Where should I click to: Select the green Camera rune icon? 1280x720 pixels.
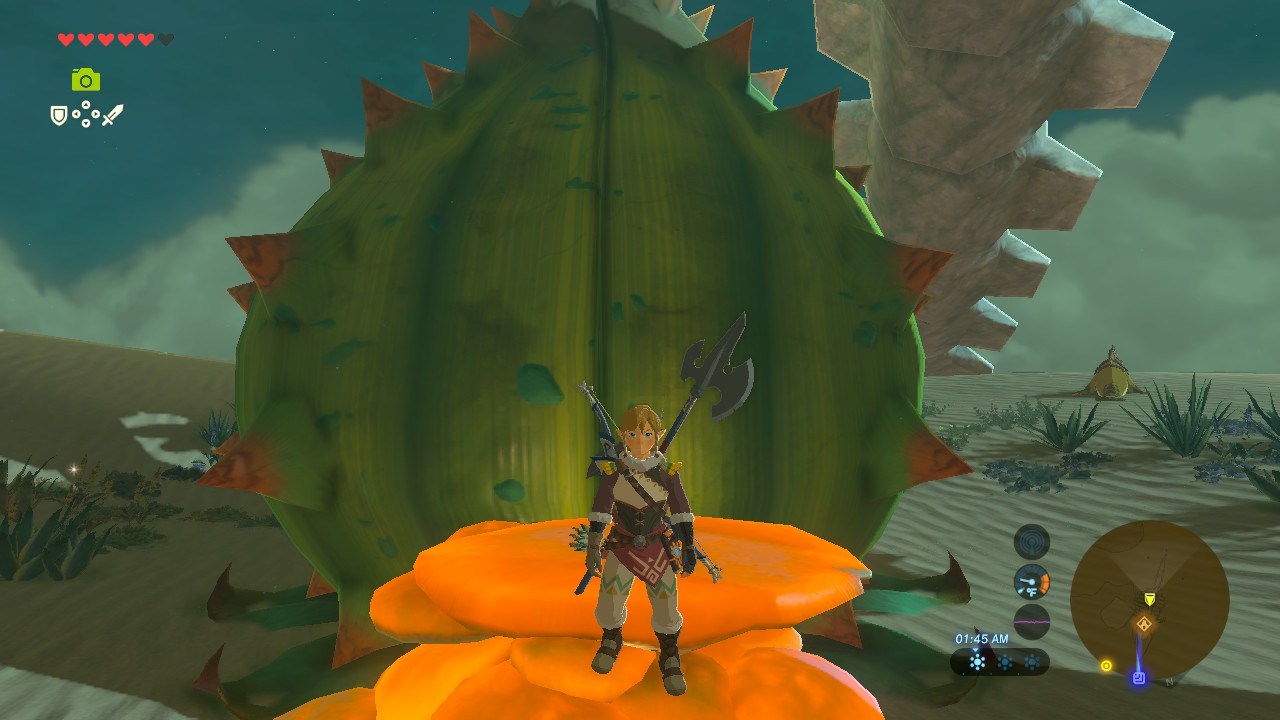86,80
